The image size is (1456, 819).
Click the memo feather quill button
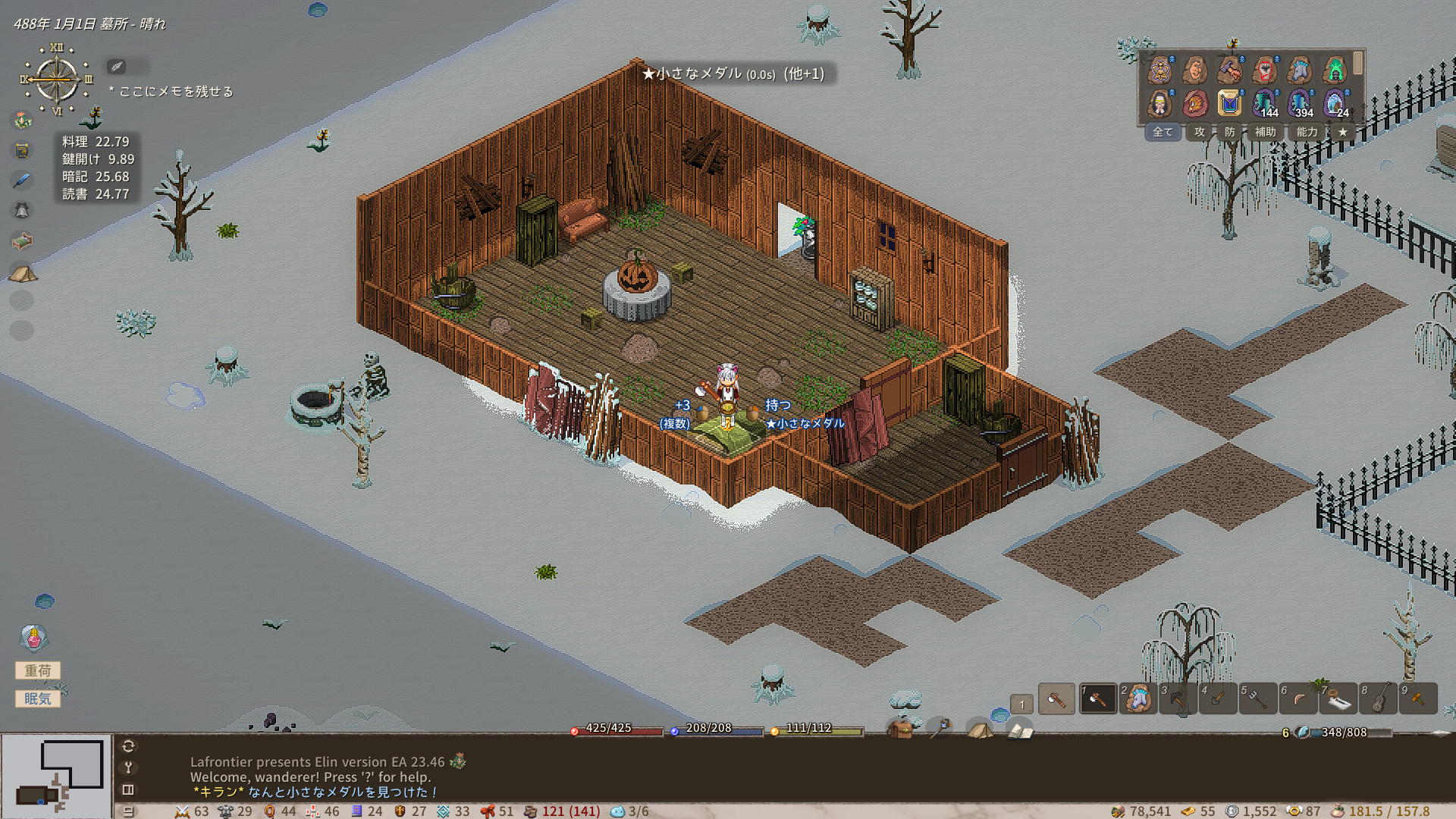point(117,67)
